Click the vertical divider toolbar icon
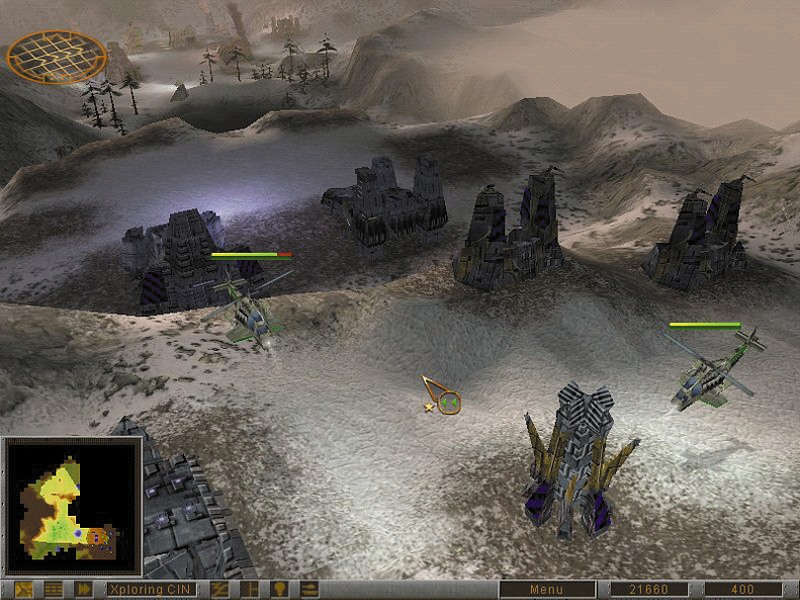This screenshot has height=600, width=800. [249, 590]
